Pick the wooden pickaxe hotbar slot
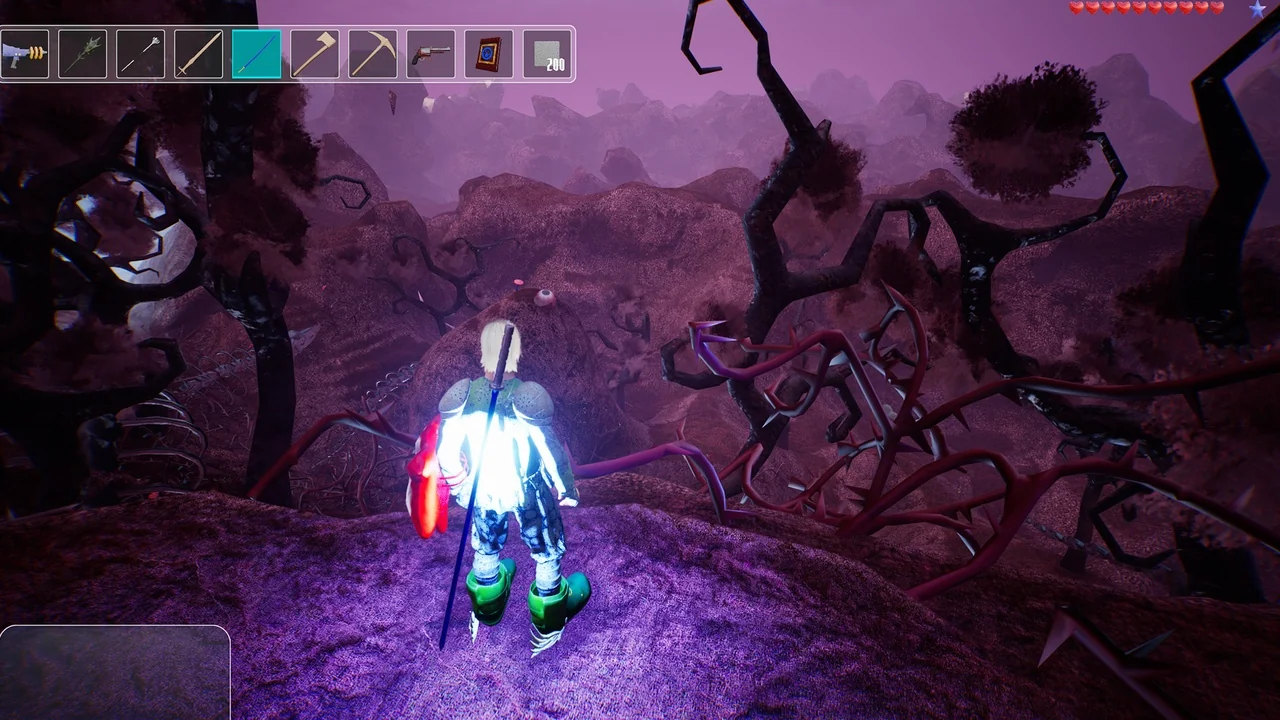The width and height of the screenshot is (1280, 720). click(x=372, y=54)
